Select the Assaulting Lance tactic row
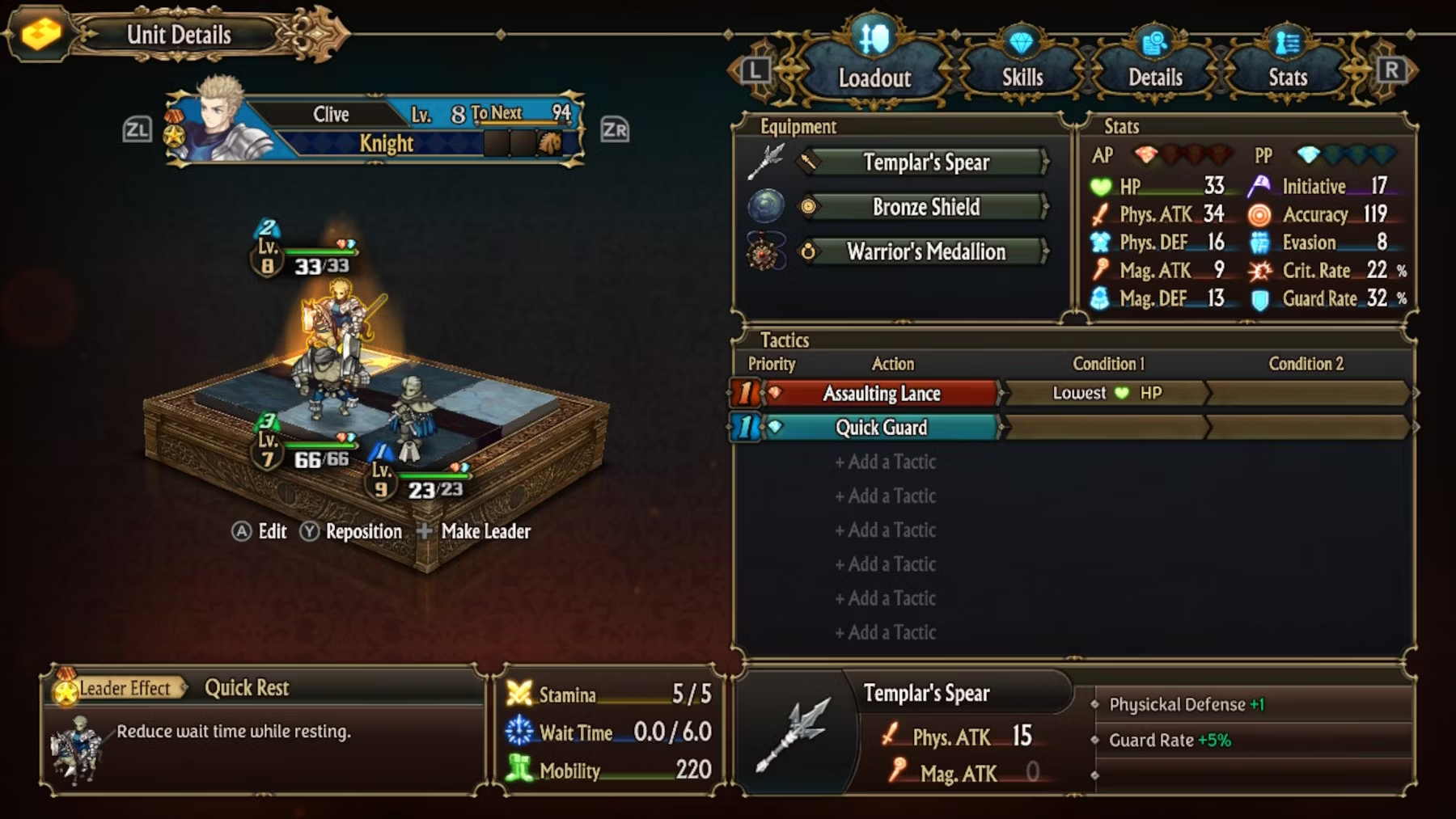Viewport: 1456px width, 819px height. (x=881, y=394)
